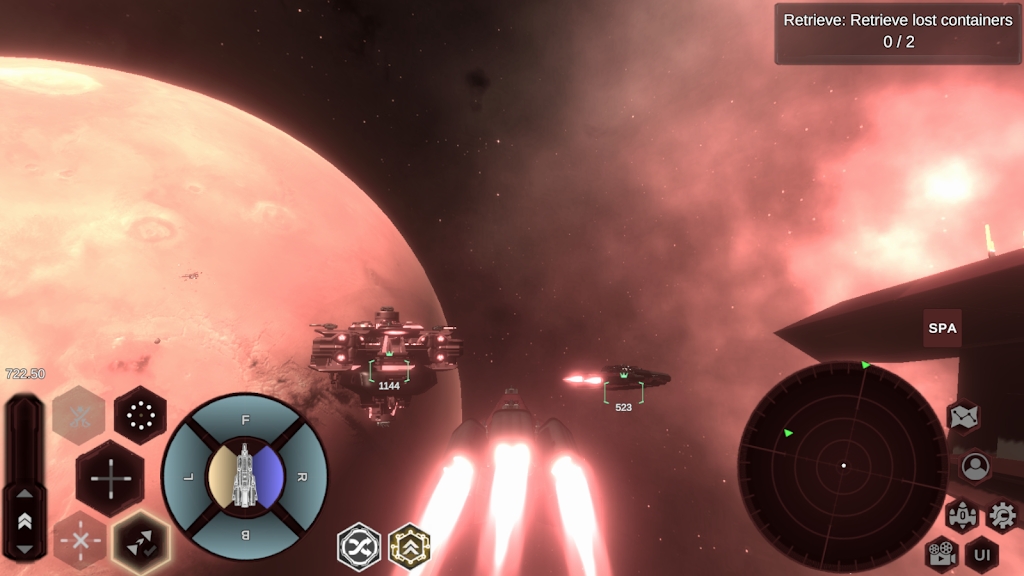Select the L left shield quadrant
The width and height of the screenshot is (1024, 576).
click(188, 478)
